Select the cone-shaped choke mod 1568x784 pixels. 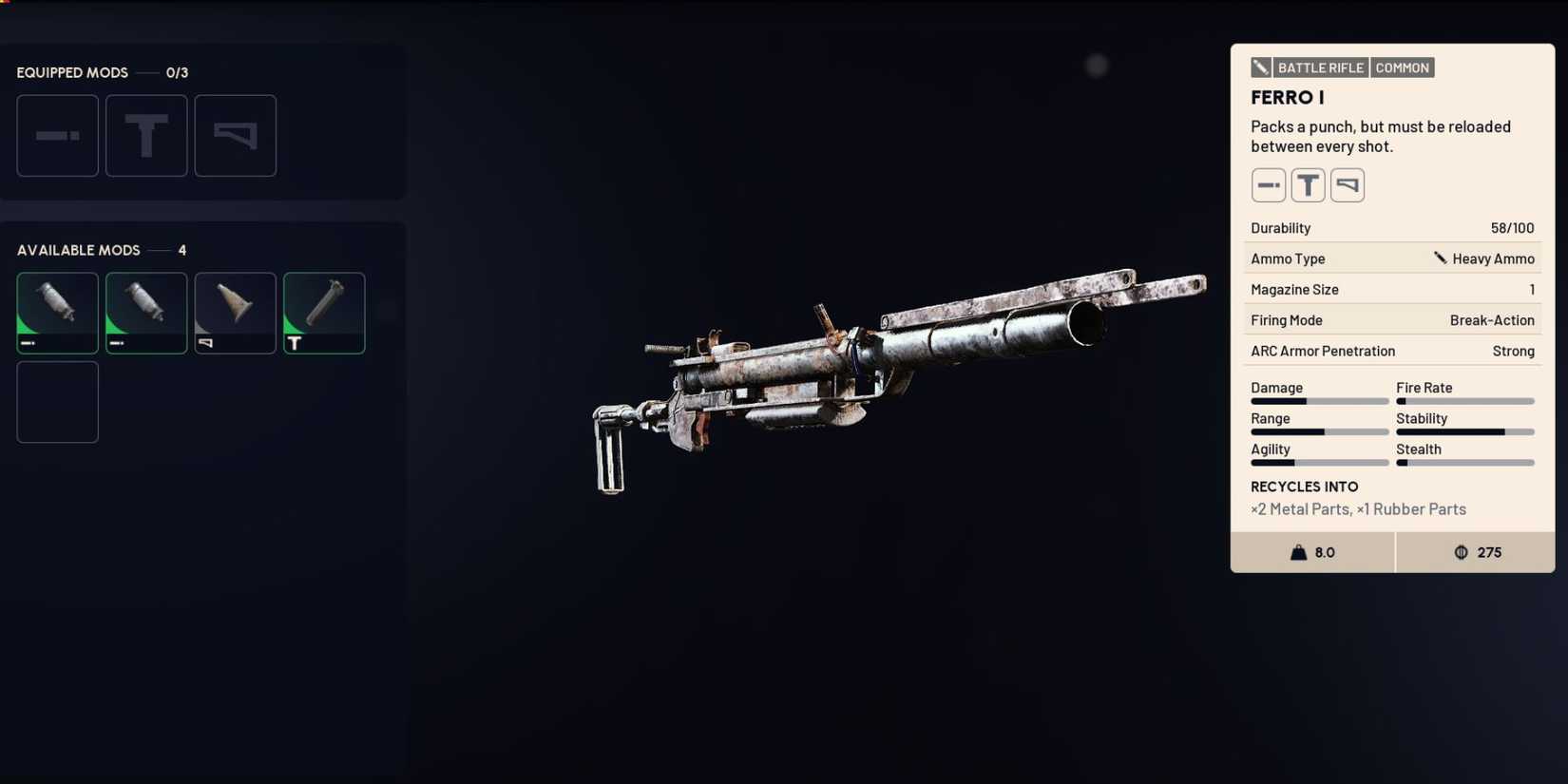tap(235, 313)
